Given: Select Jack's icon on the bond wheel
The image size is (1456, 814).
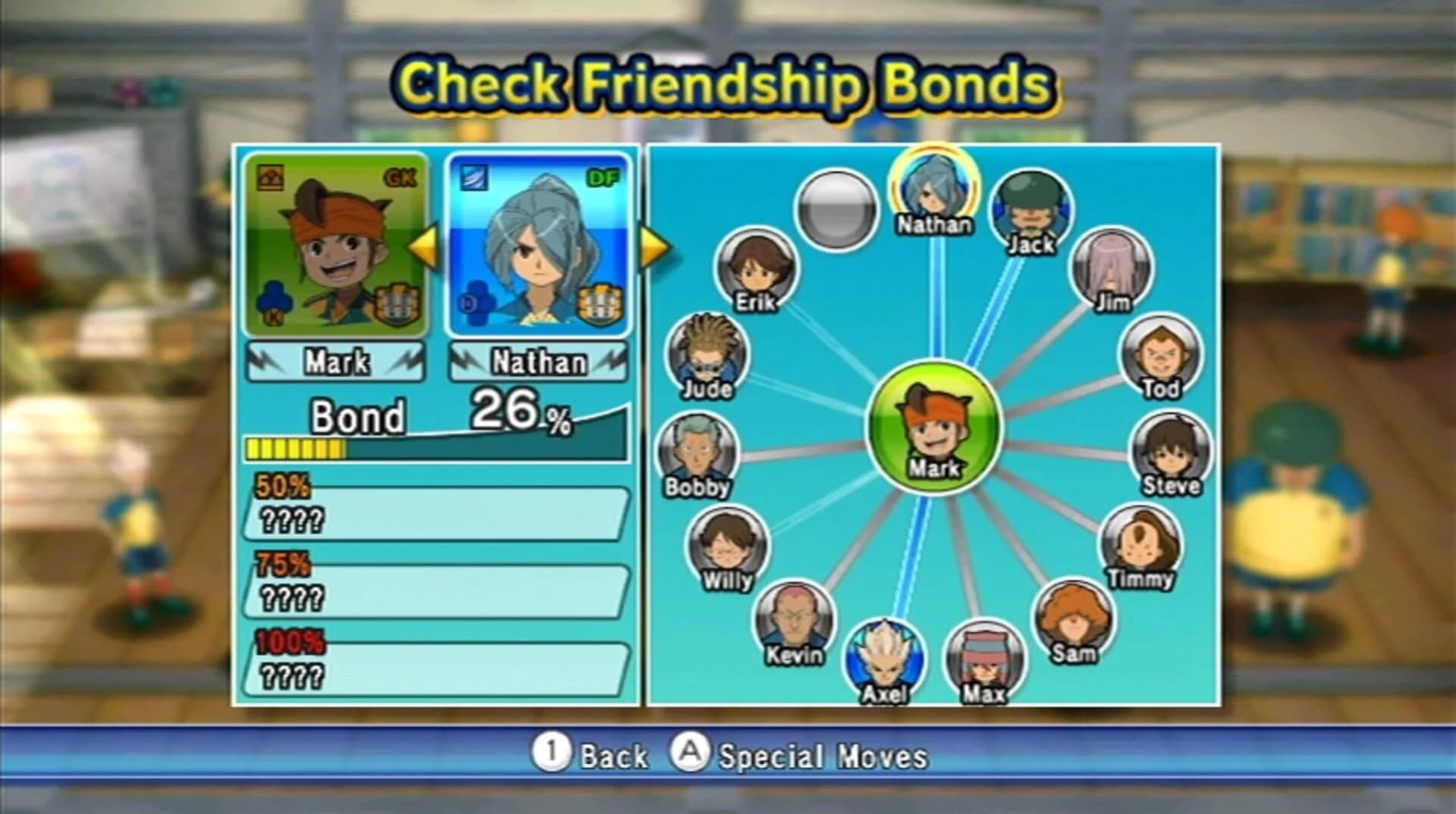Looking at the screenshot, I should coord(1031,215).
